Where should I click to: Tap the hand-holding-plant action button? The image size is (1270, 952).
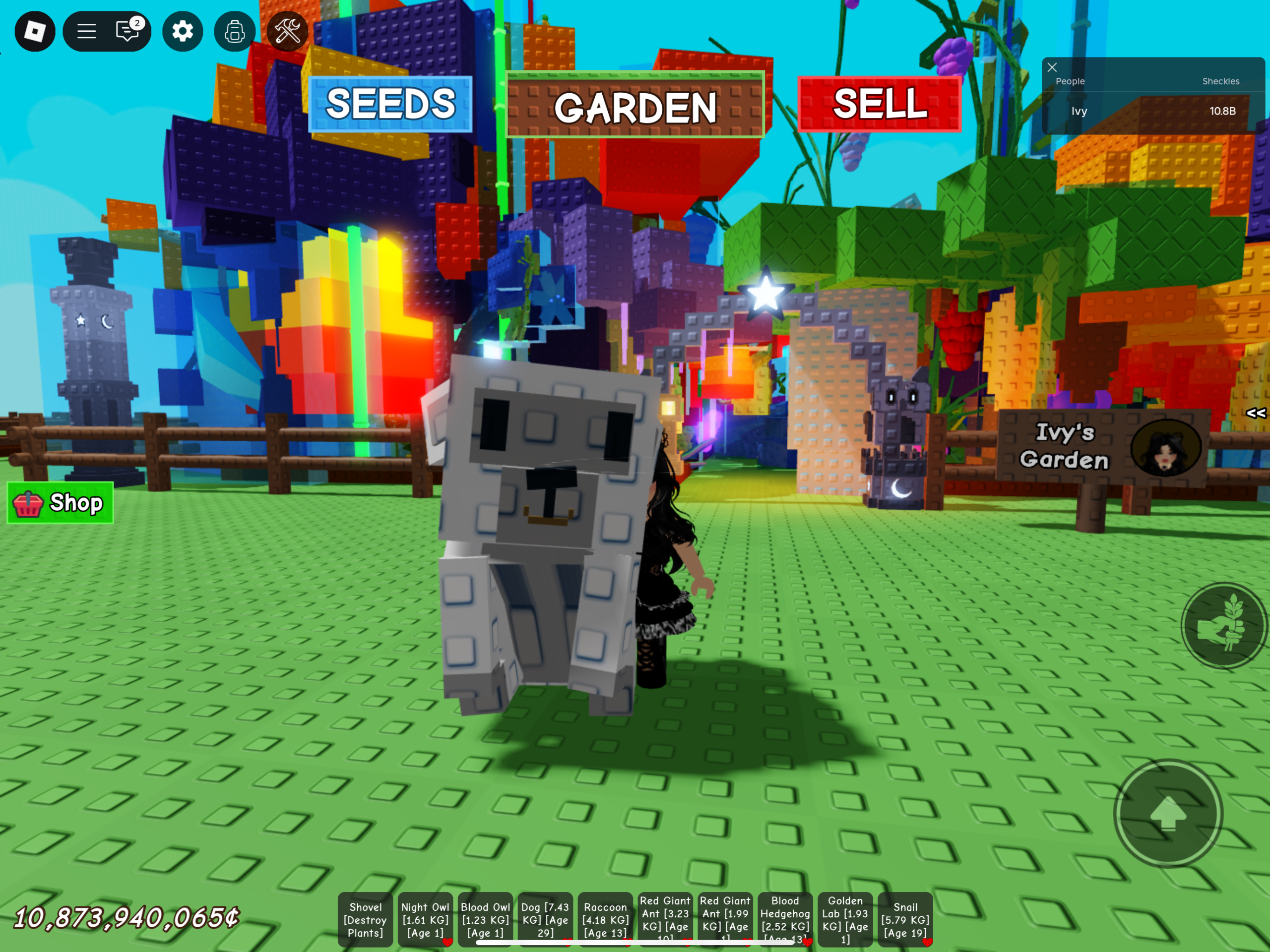[x=1223, y=625]
